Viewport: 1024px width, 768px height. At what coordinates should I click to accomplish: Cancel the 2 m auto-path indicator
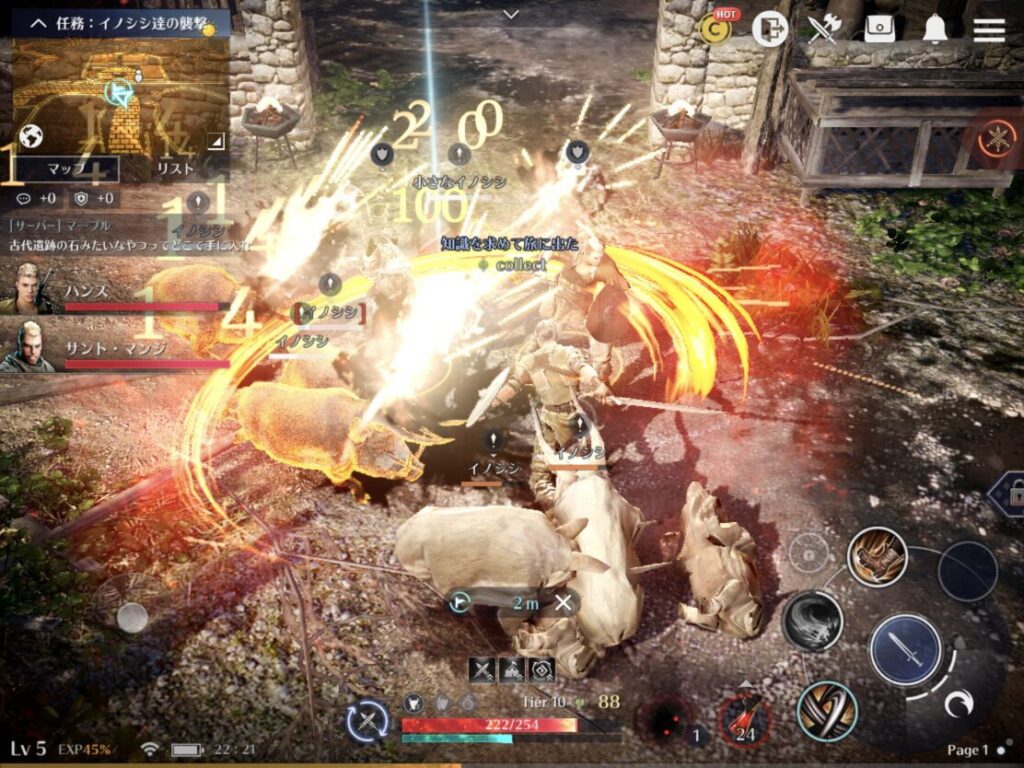(564, 602)
